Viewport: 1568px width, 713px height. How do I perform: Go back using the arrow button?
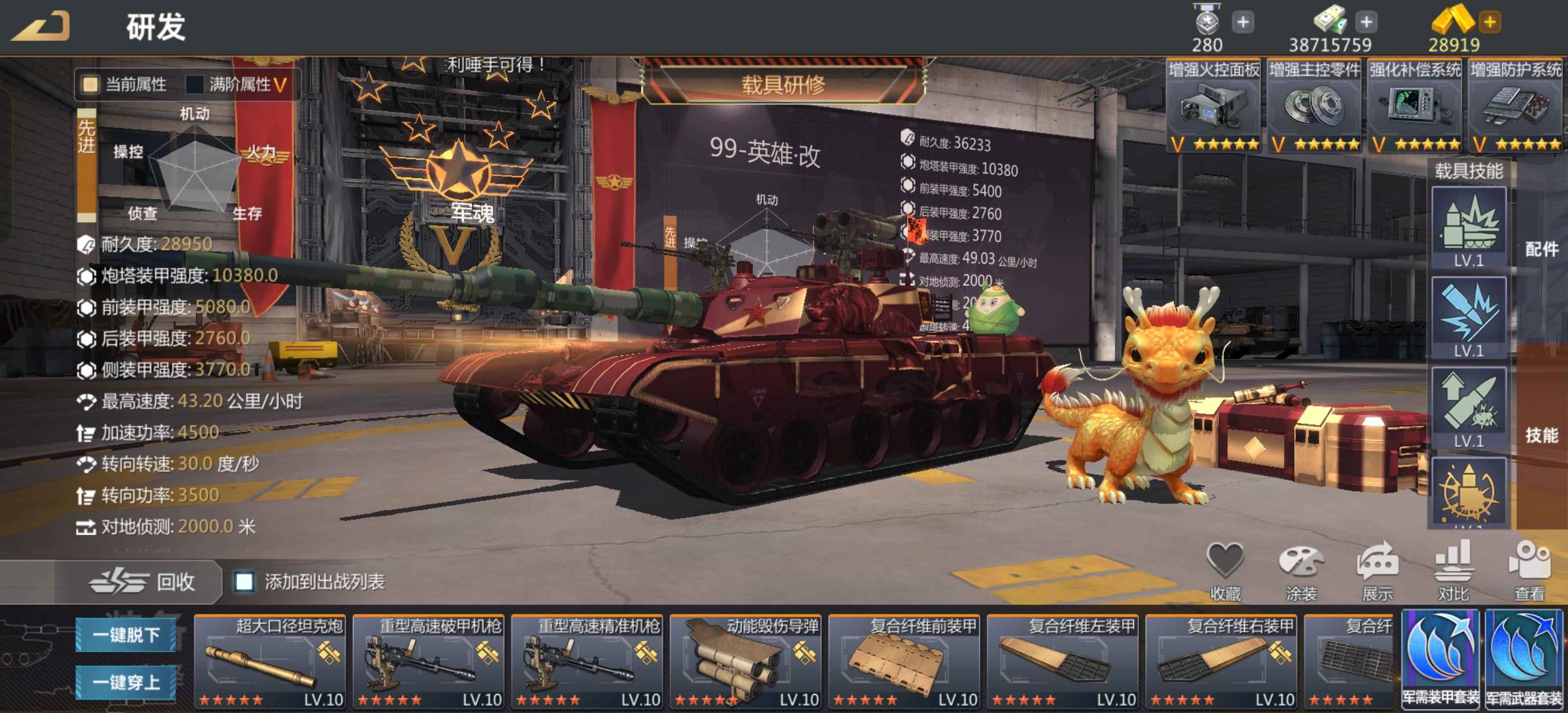[42, 26]
